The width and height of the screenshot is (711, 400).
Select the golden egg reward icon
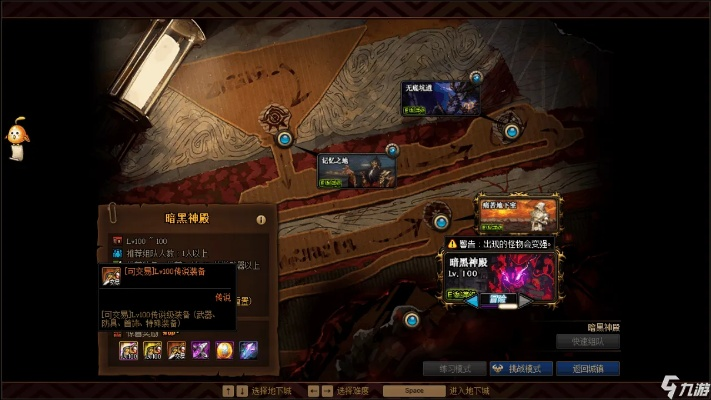tap(223, 349)
